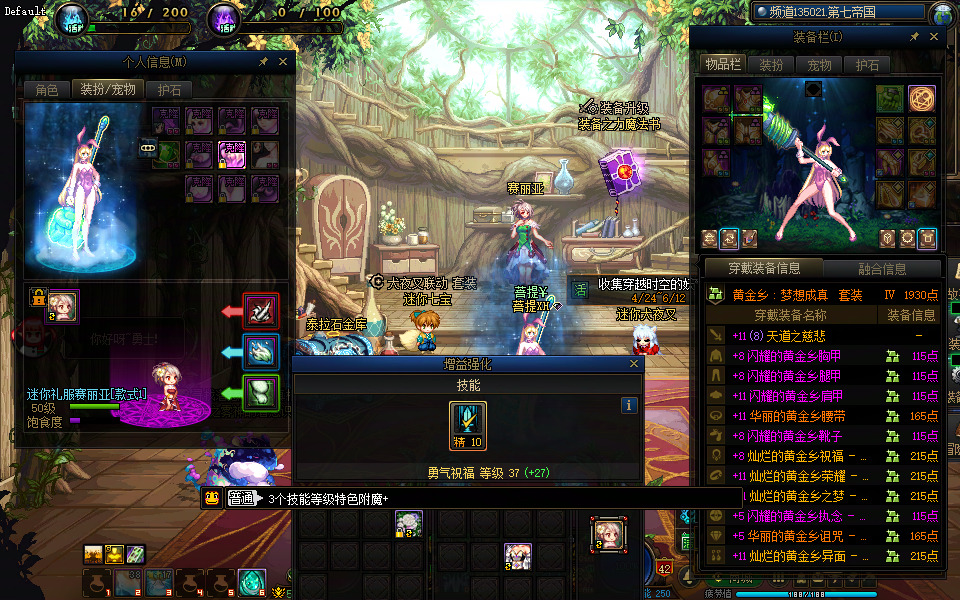The image size is (960, 600).
Task: Select the 华丽的黄金乡腰带 belt row
Action: 790,416
